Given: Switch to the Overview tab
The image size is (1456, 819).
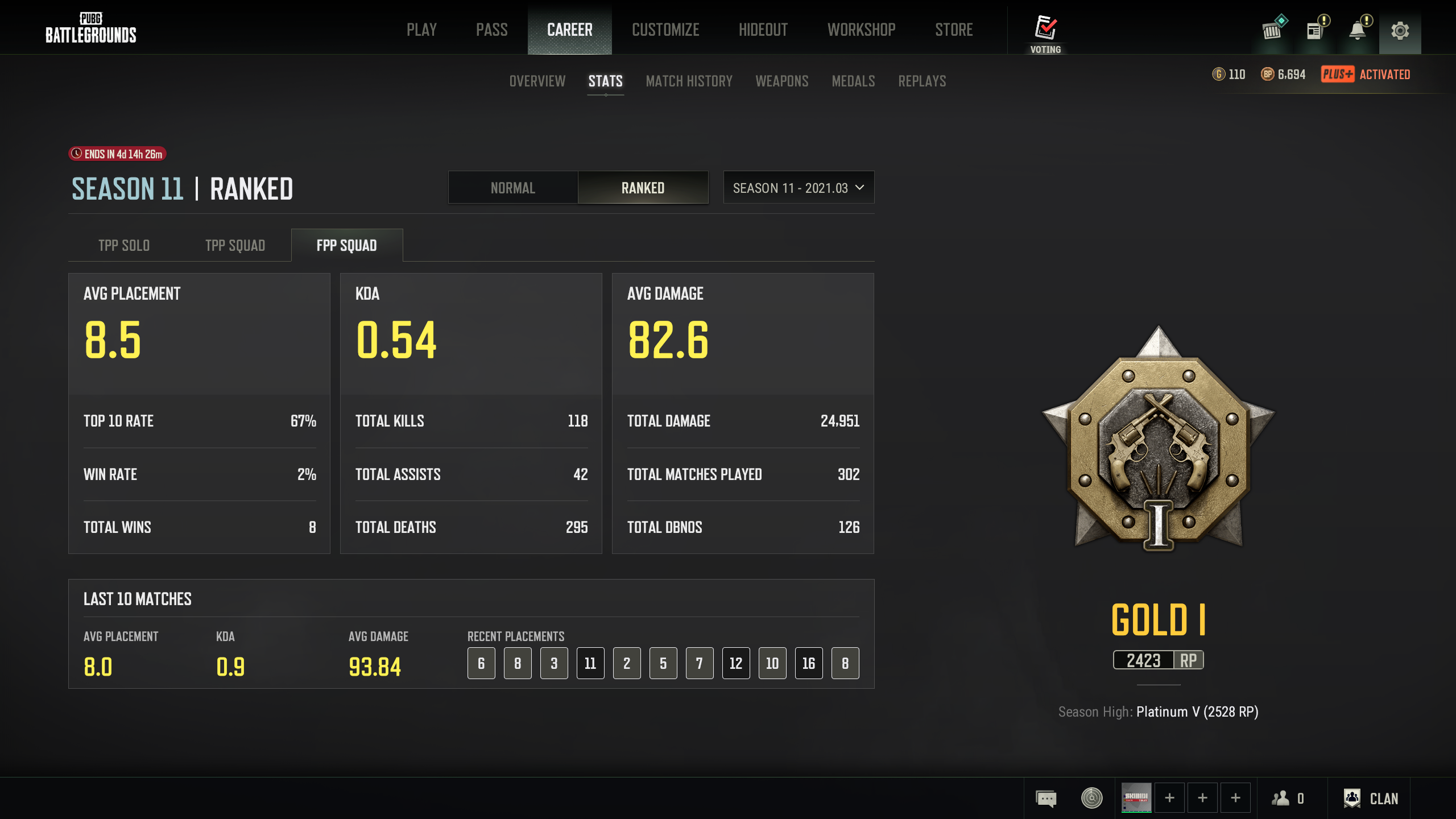Looking at the screenshot, I should 537,81.
